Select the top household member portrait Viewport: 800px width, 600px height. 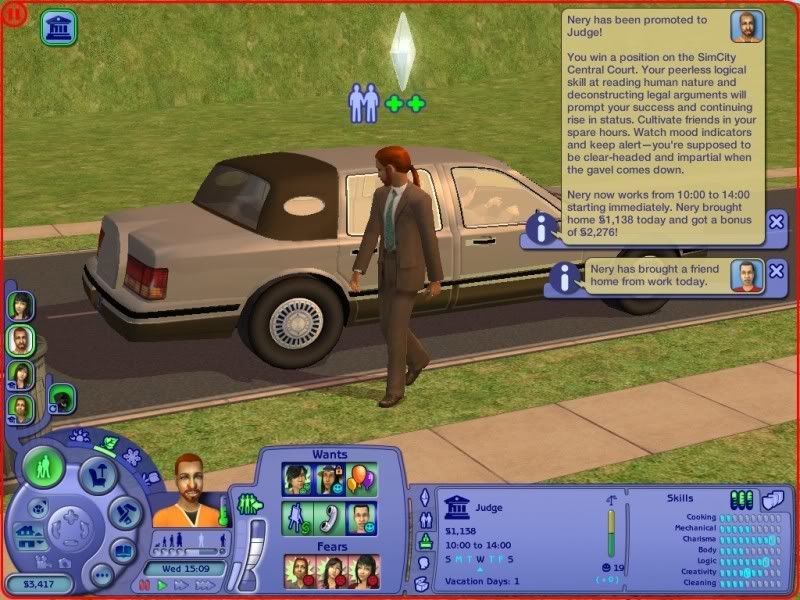(x=19, y=305)
